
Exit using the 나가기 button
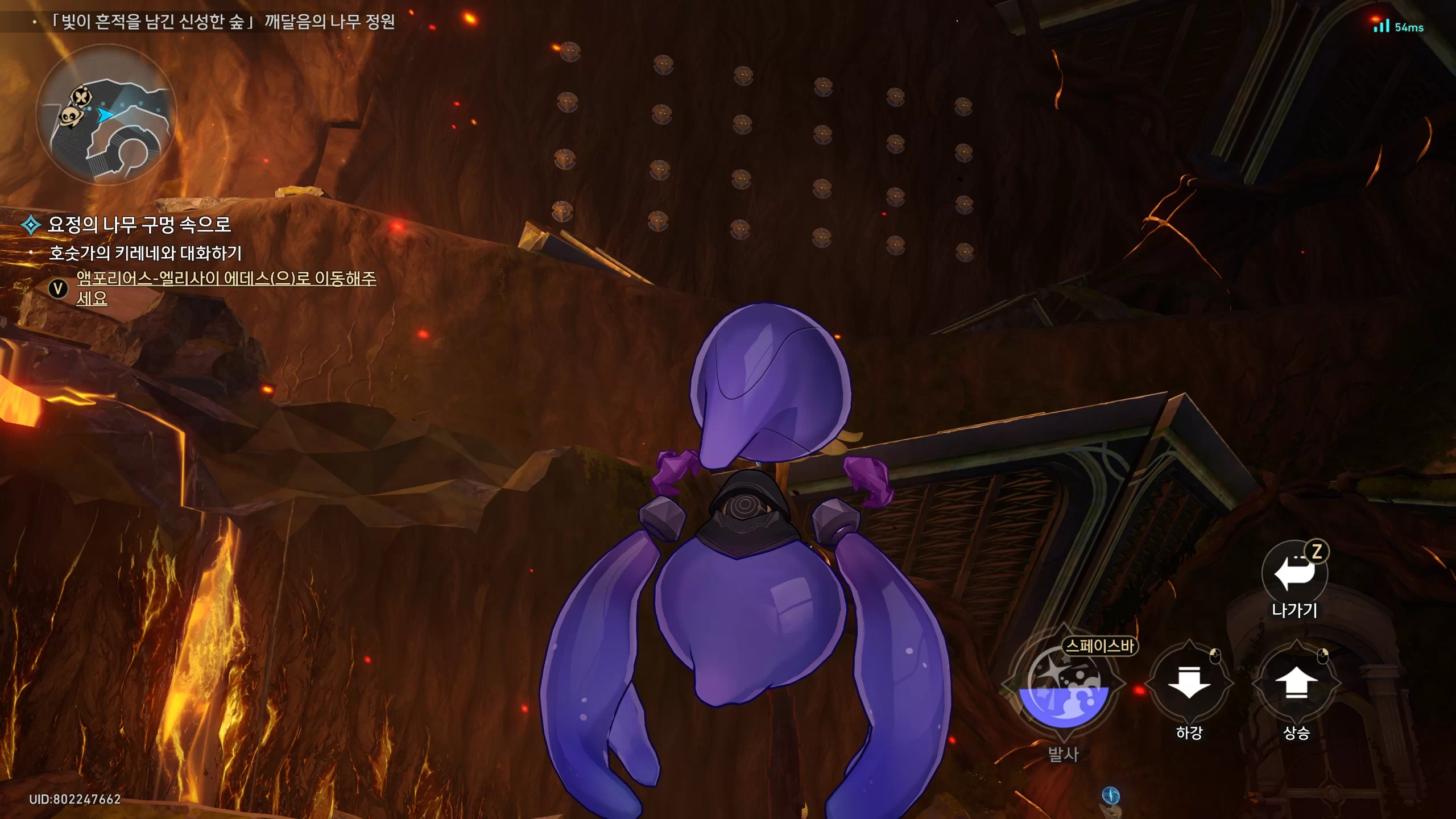(x=1294, y=573)
